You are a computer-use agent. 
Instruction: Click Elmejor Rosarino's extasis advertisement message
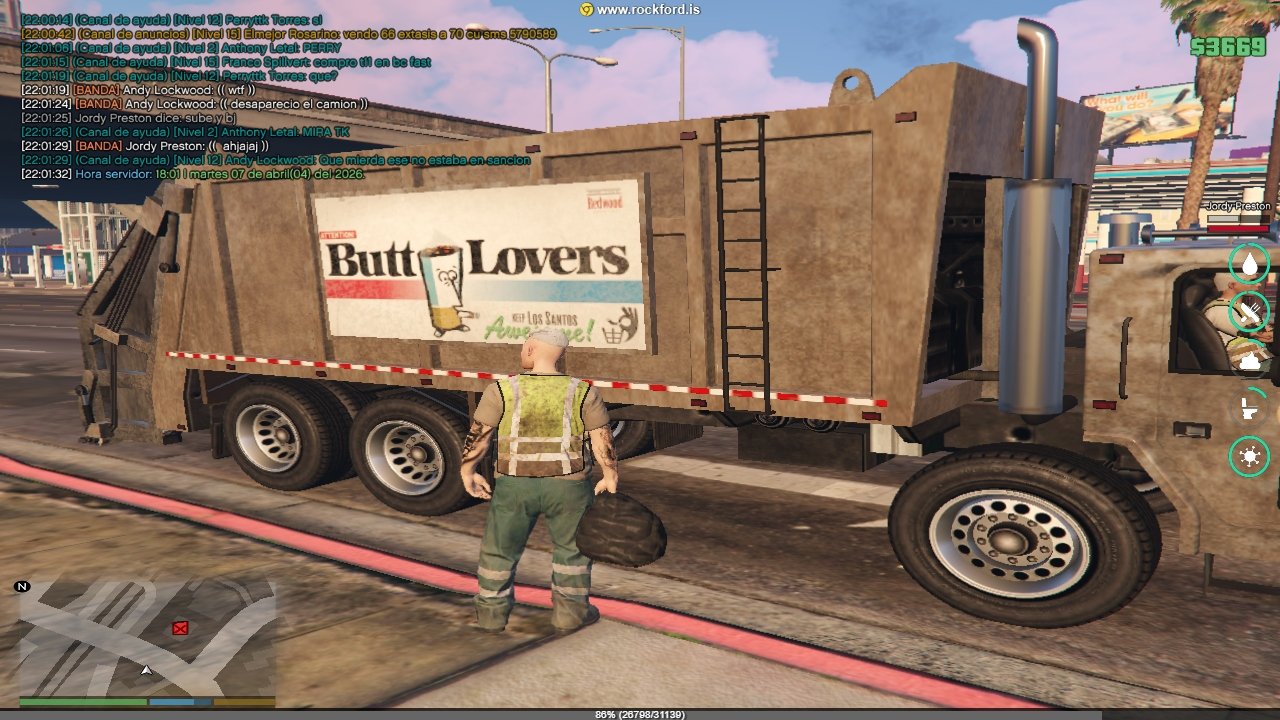(x=288, y=34)
